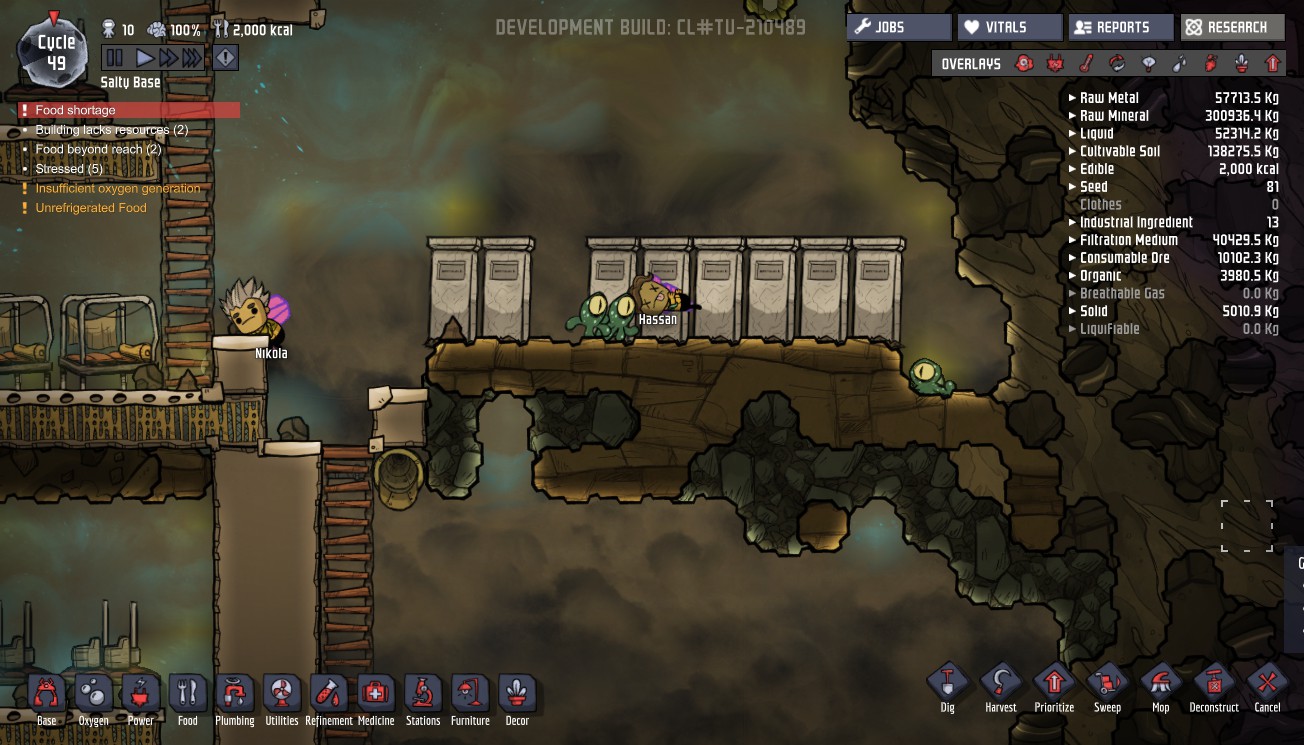Select the Cancel tool
Viewport: 1304px width, 745px height.
[x=1267, y=687]
